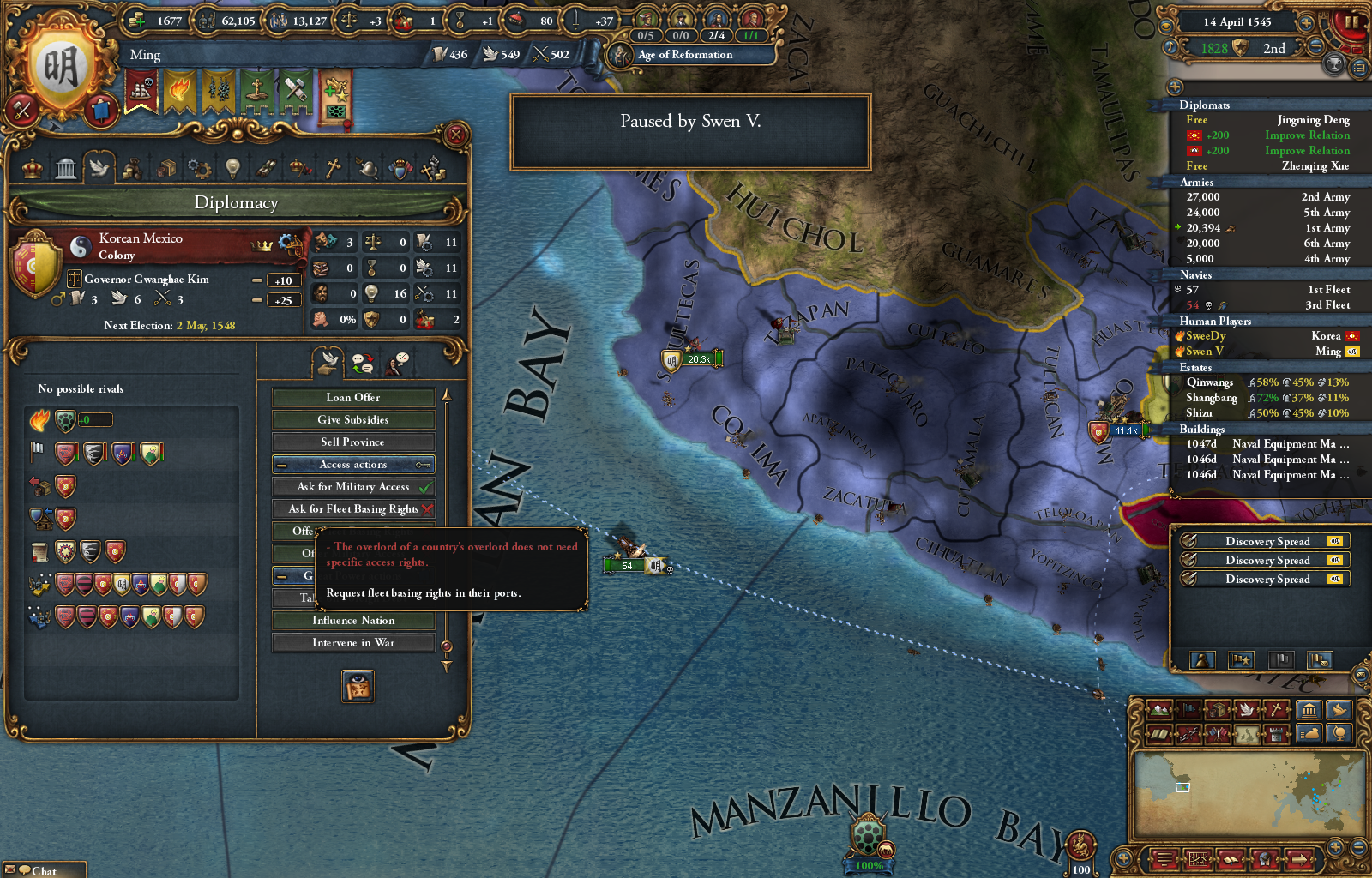Click the Loan Offer action
The width and height of the screenshot is (1372, 878).
pyautogui.click(x=353, y=397)
